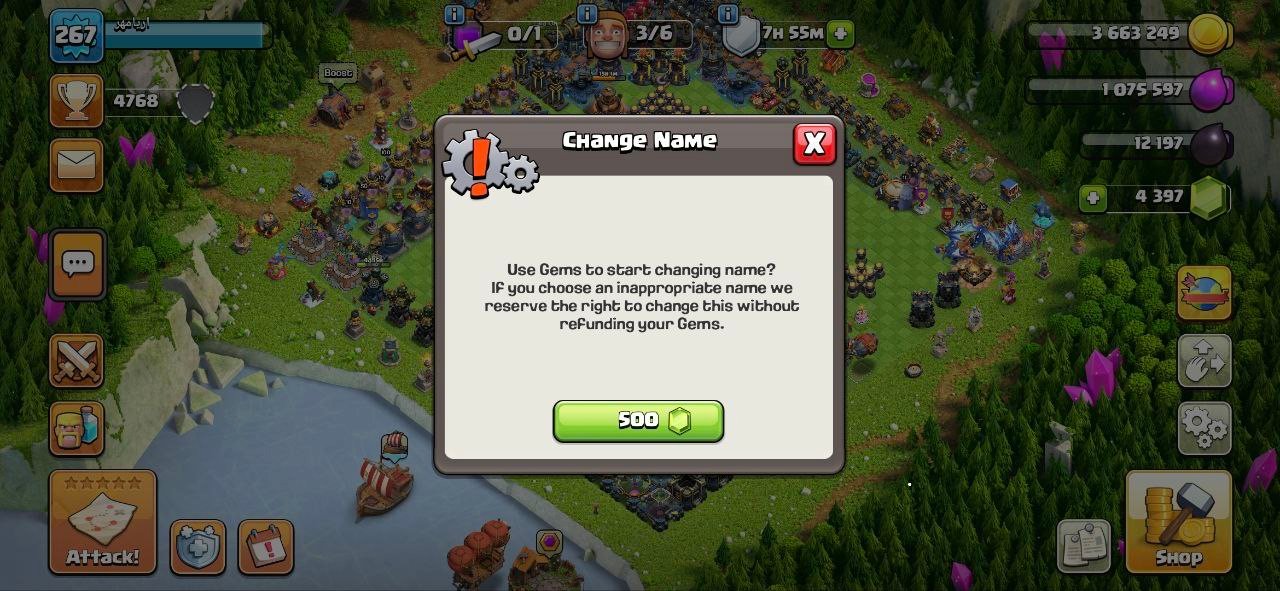The width and height of the screenshot is (1280, 591).
Task: Open the events calendar
Action: [x=266, y=547]
